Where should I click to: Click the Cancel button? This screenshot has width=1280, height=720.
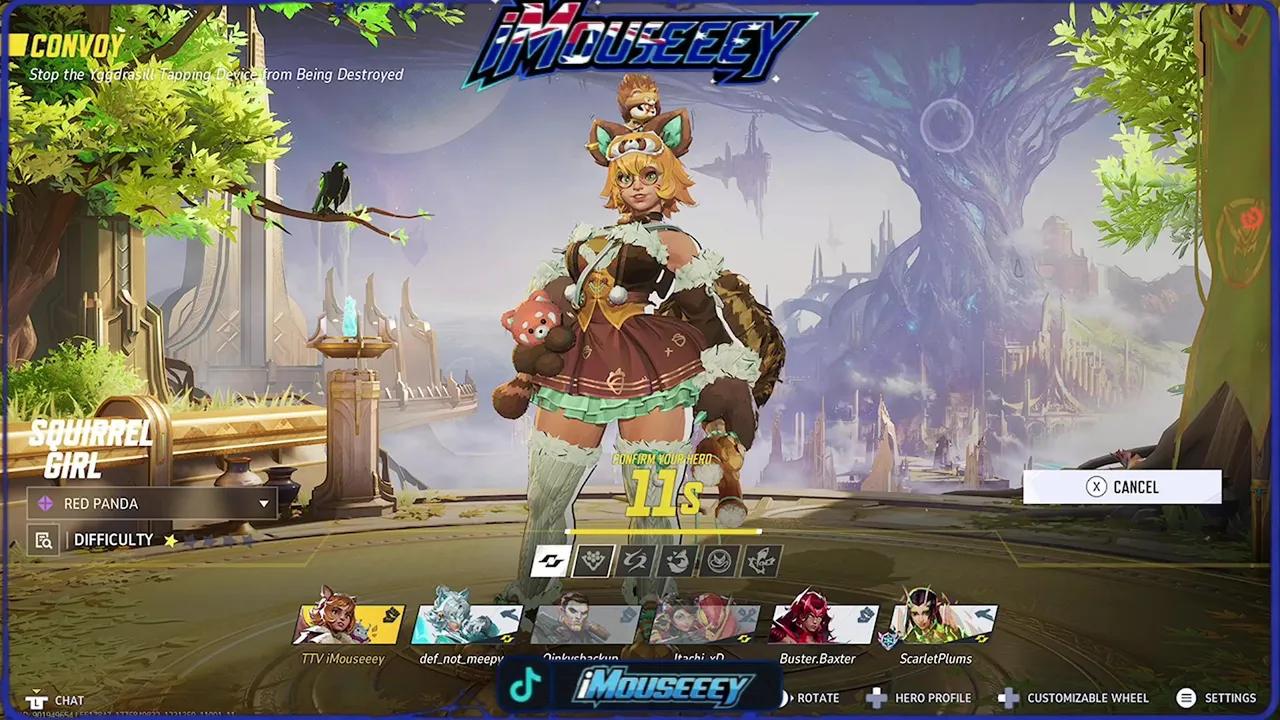coord(1122,487)
